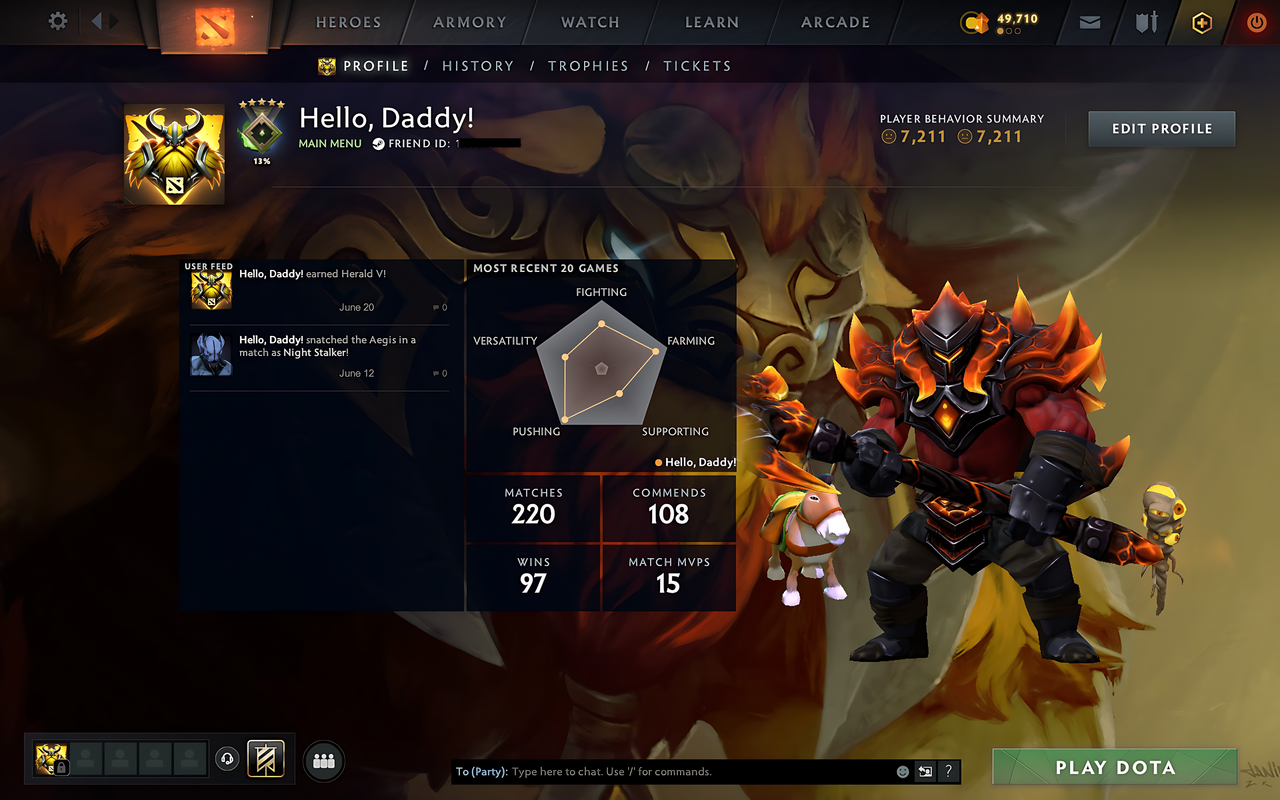Screen dimensions: 1280x800
Task: Open the ARCADE menu item
Action: pos(835,22)
